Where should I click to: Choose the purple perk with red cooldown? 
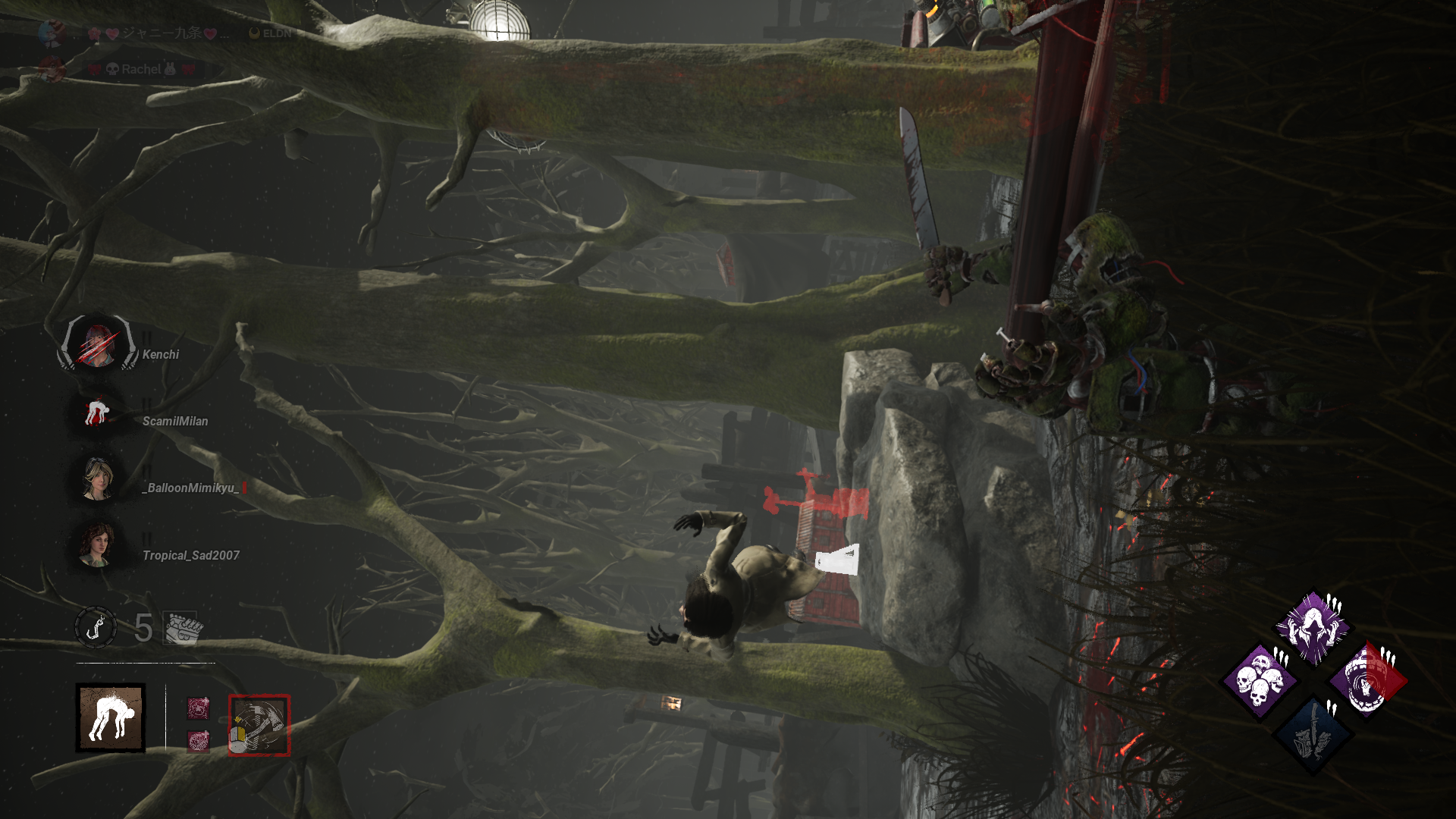click(1367, 680)
